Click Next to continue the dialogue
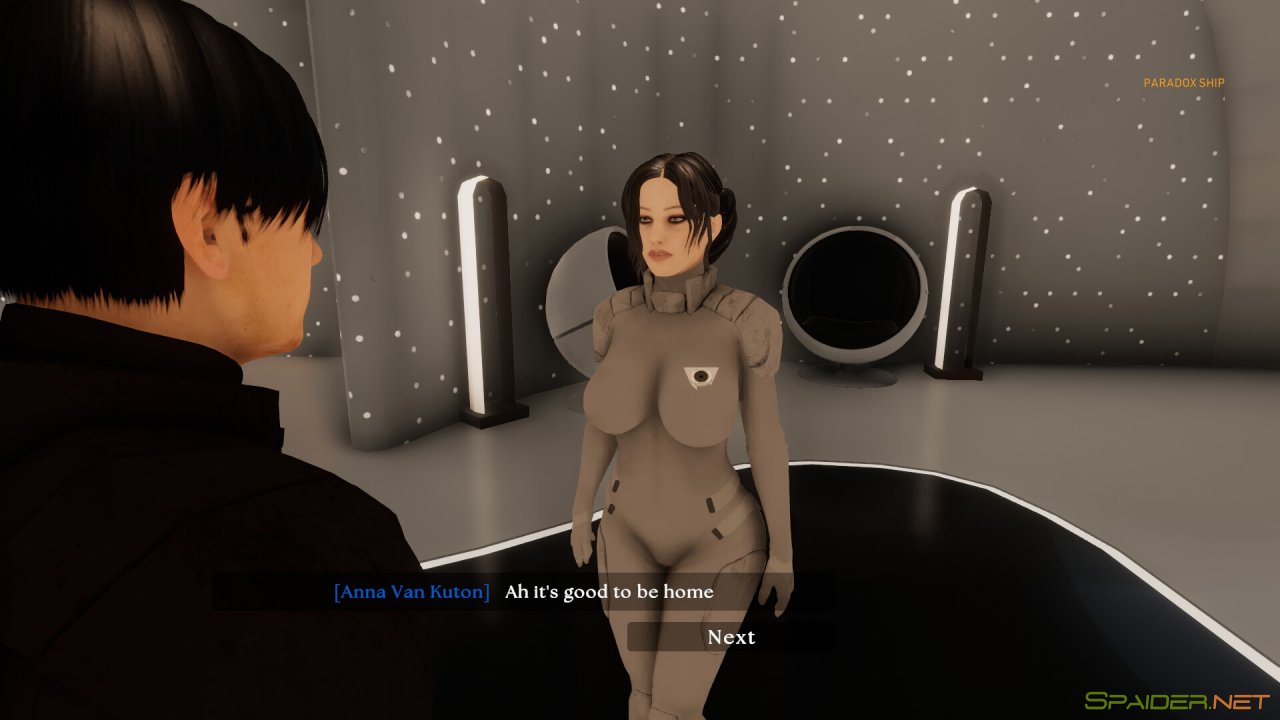 point(731,637)
